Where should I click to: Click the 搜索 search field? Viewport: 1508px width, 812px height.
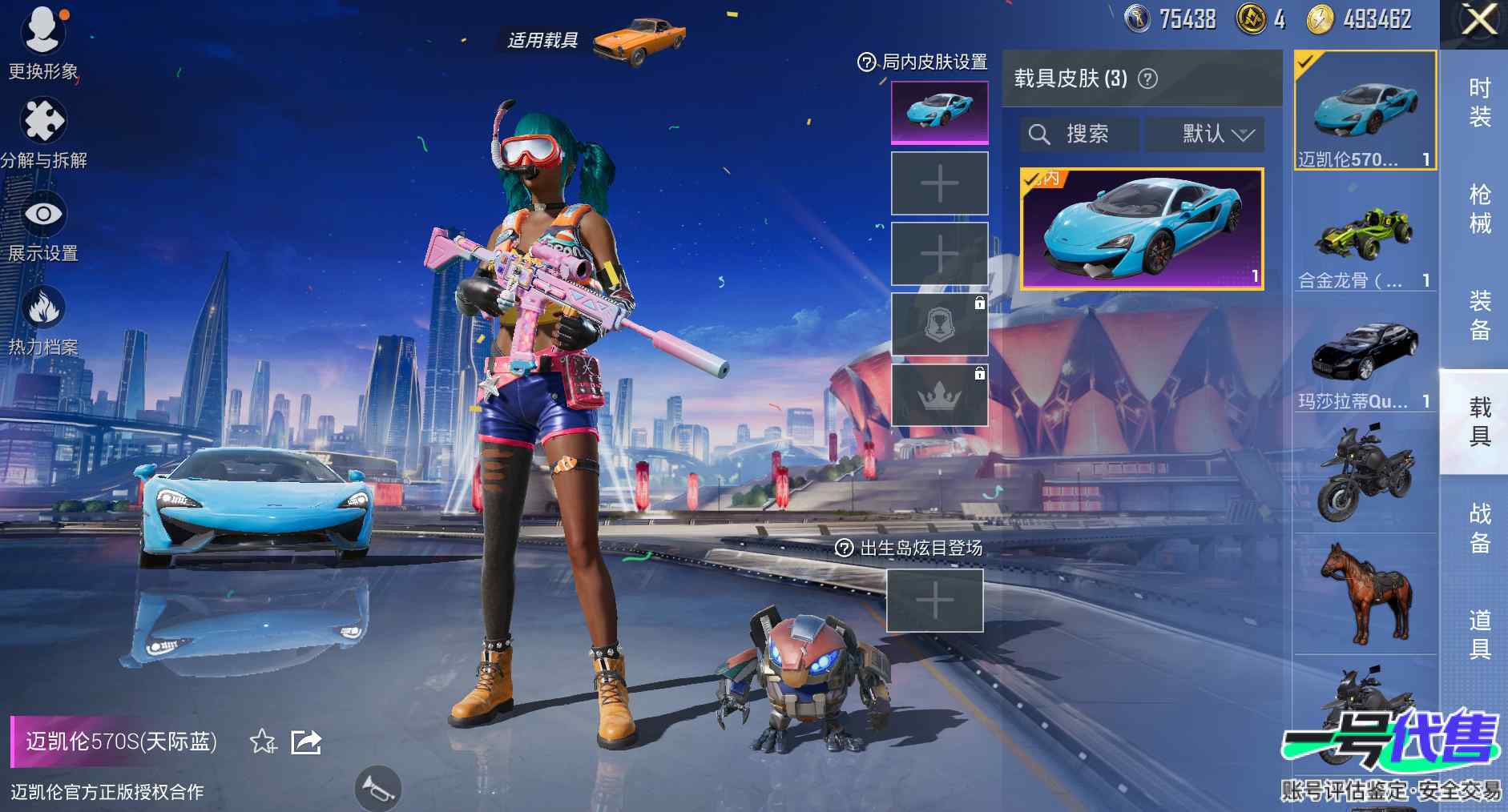point(1079,134)
